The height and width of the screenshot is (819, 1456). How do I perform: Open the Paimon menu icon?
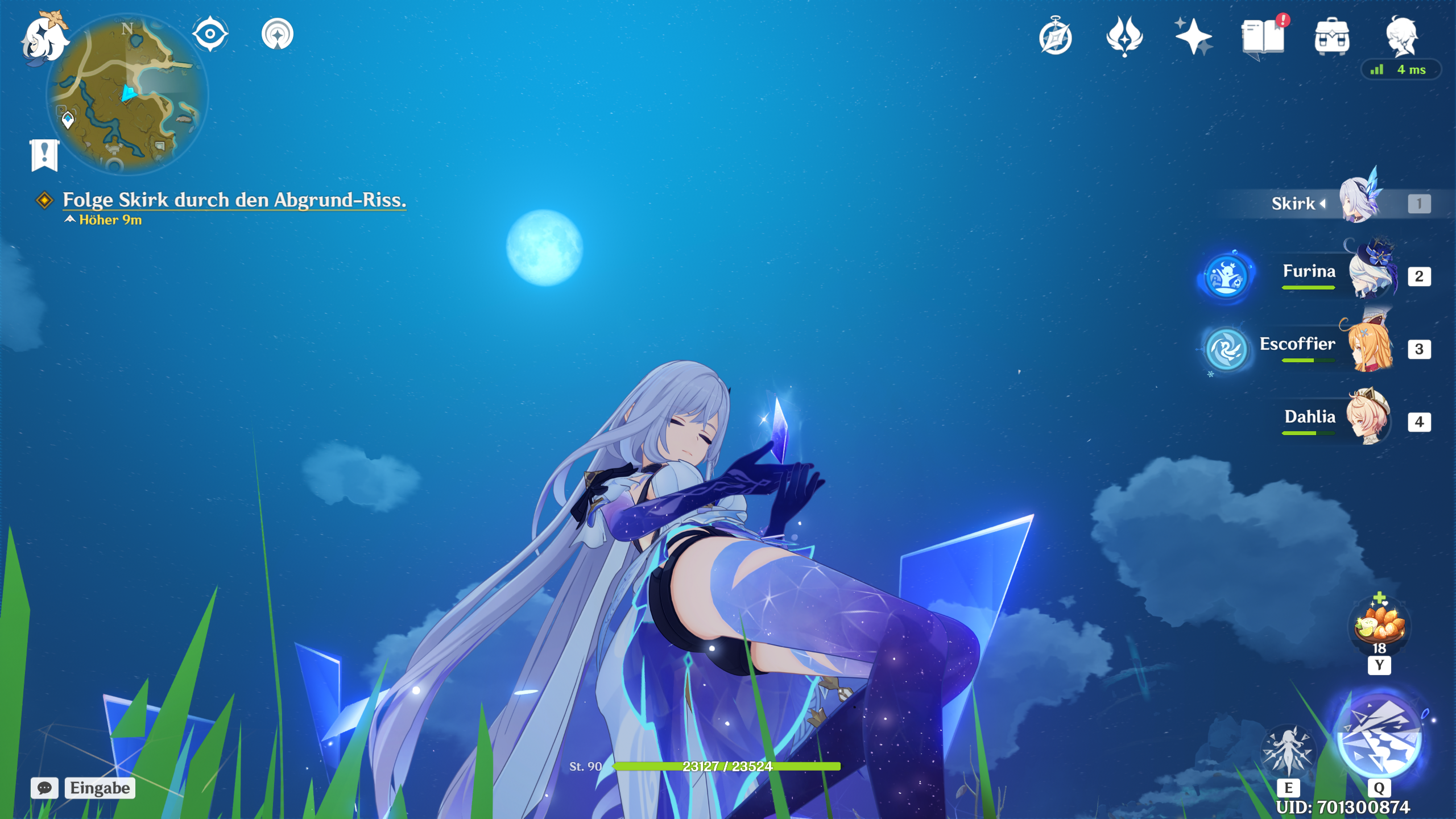pos(44,38)
